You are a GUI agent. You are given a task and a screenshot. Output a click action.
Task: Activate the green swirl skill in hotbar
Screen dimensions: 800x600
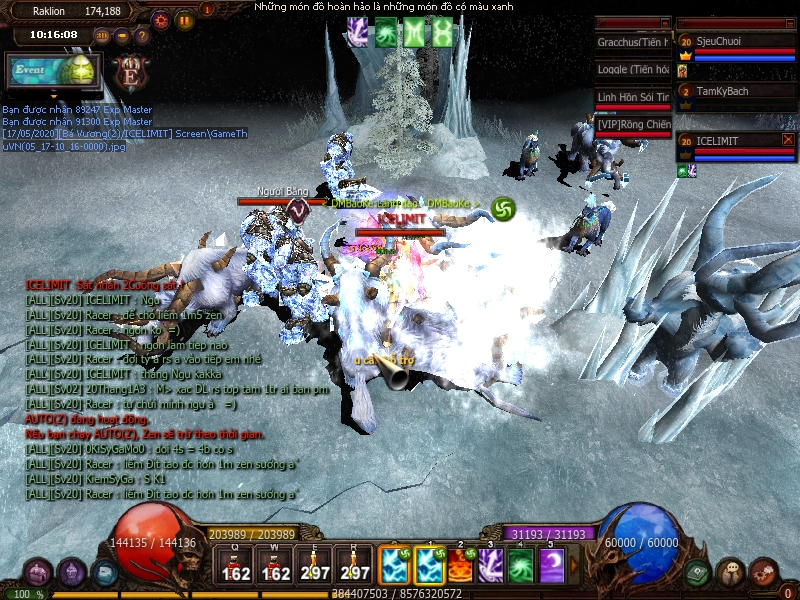click(x=521, y=566)
